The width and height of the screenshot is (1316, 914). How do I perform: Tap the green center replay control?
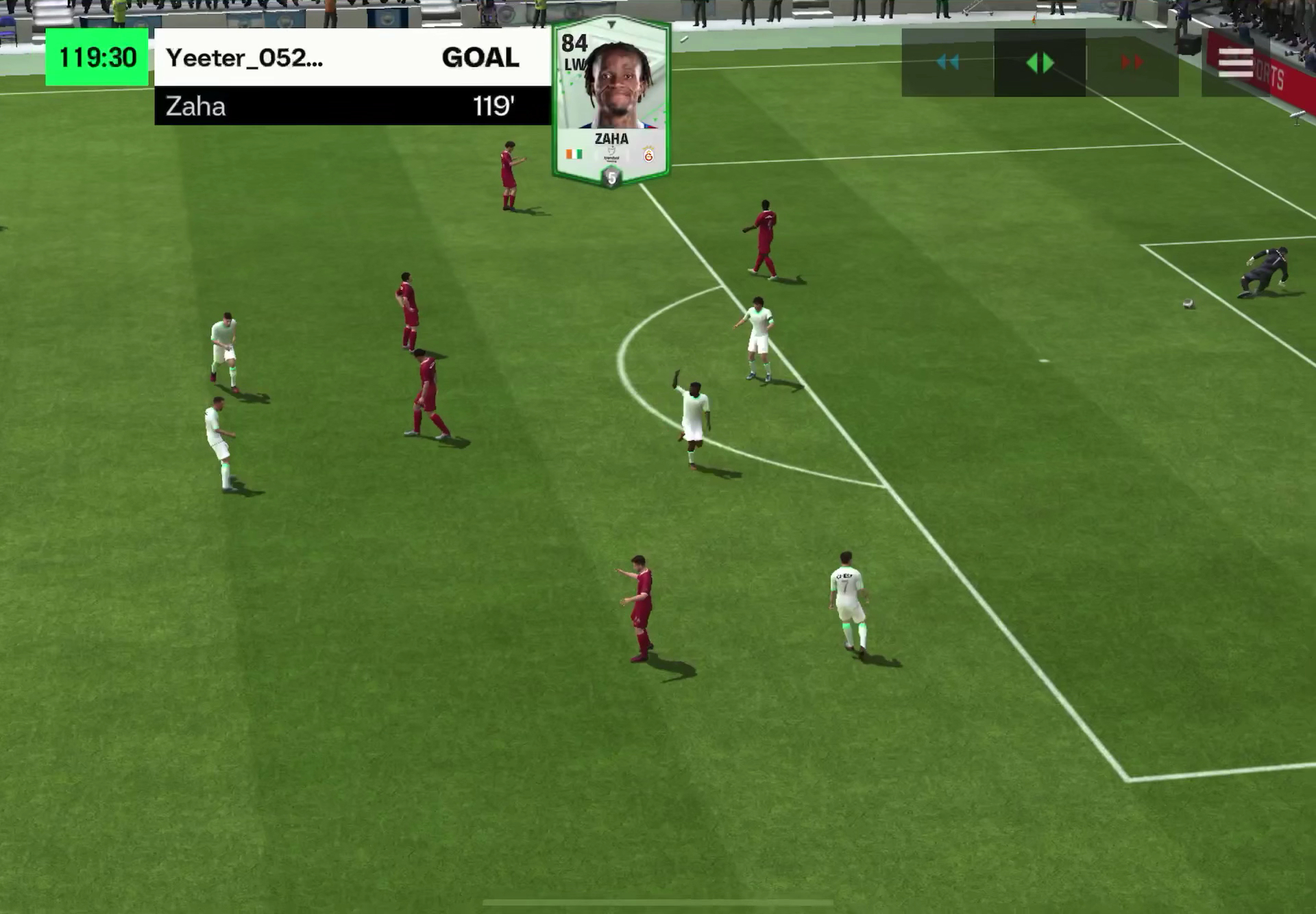(x=1040, y=63)
